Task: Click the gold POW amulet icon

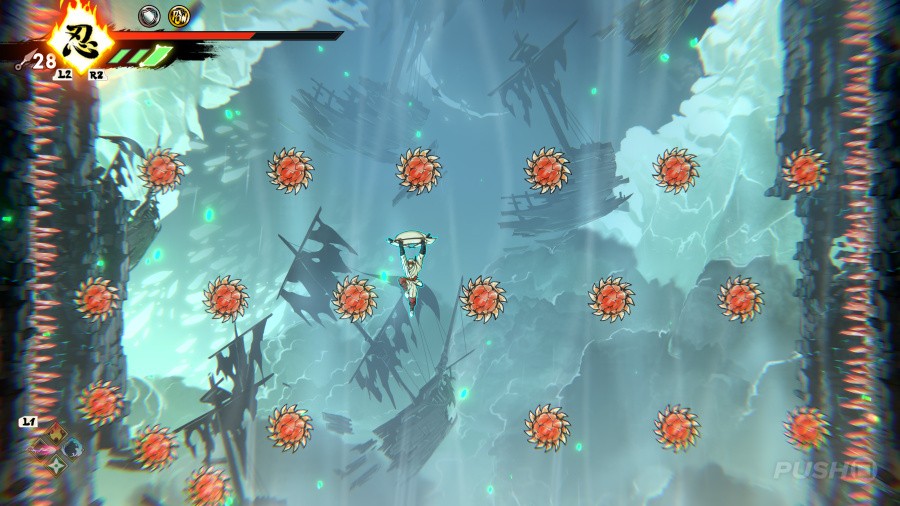Action: [x=179, y=16]
